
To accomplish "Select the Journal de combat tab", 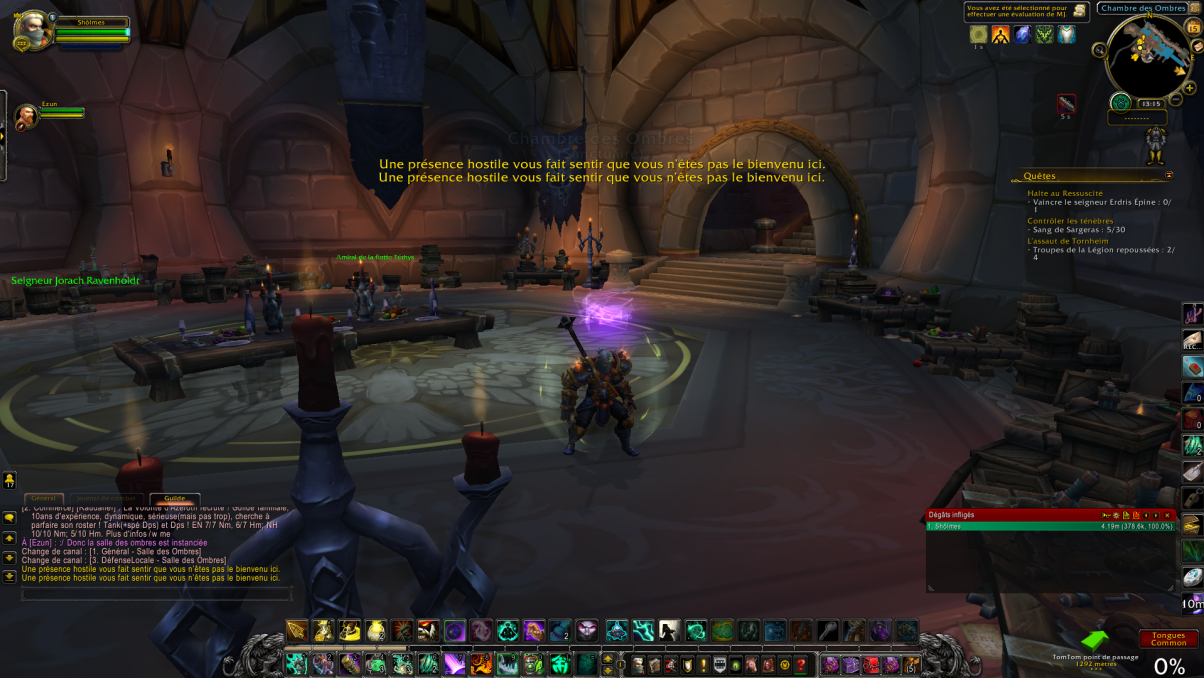I will click(106, 498).
